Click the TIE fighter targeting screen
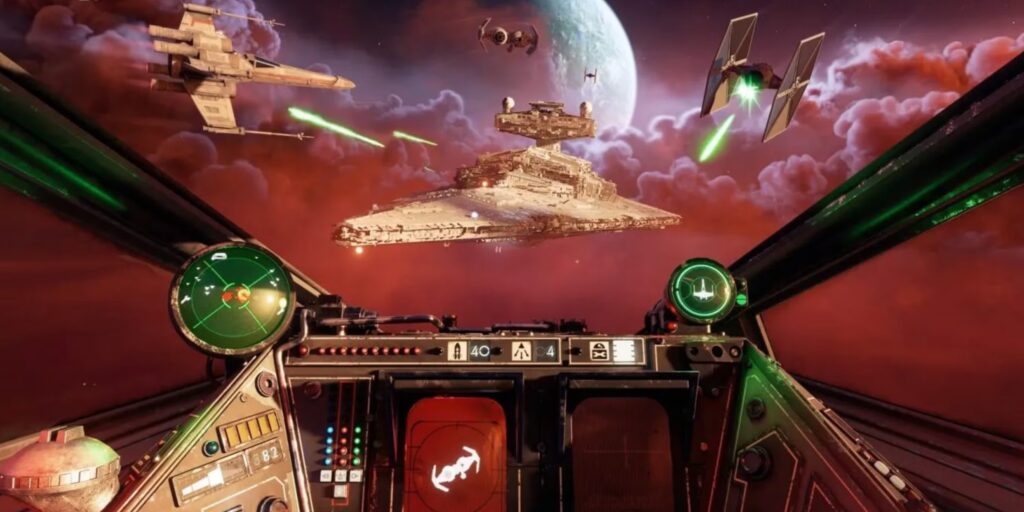This screenshot has width=1024, height=512. coord(455,456)
